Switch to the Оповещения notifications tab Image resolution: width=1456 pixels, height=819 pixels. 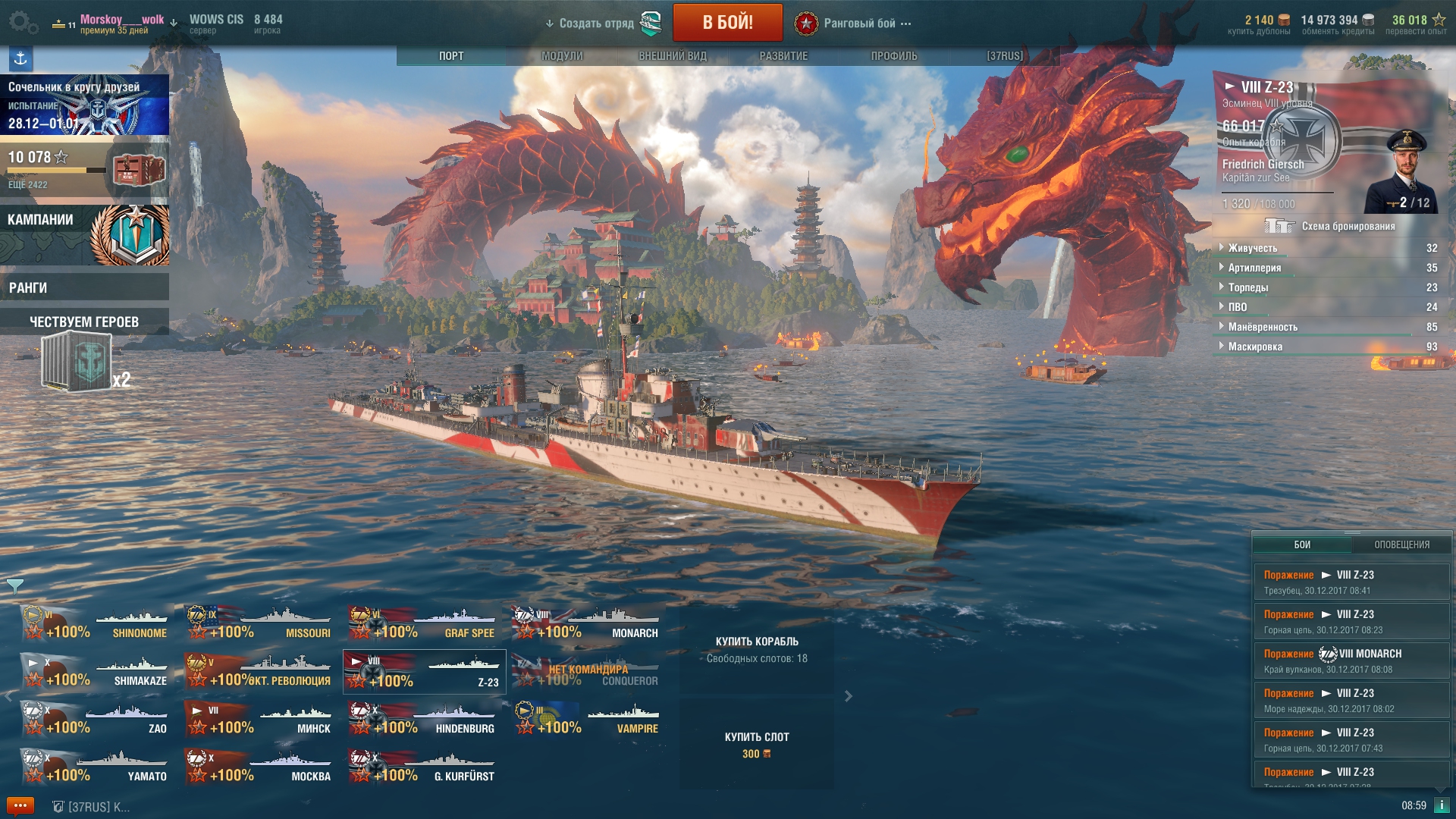pos(1401,544)
